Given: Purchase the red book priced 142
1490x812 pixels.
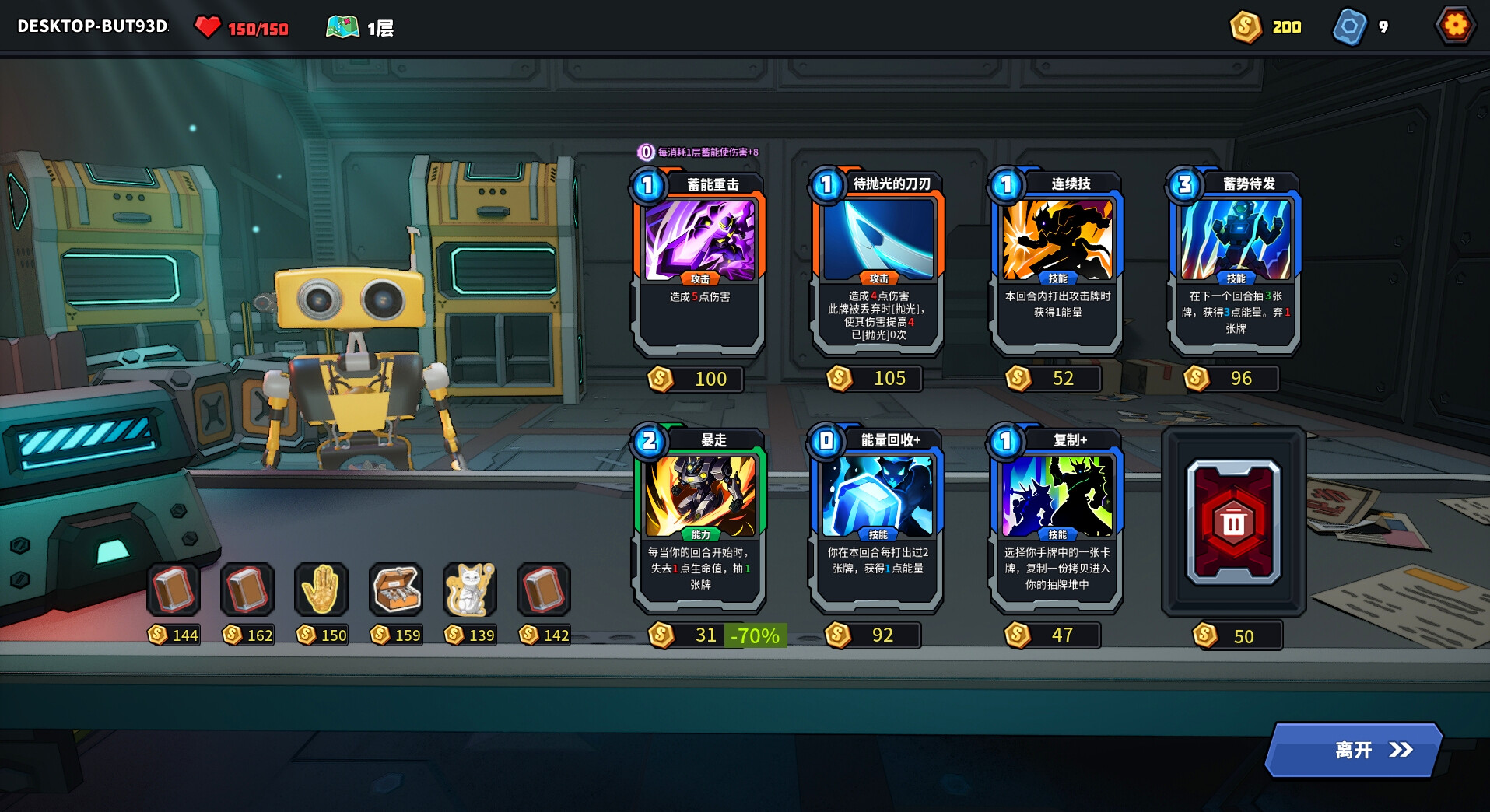Looking at the screenshot, I should click(x=544, y=590).
